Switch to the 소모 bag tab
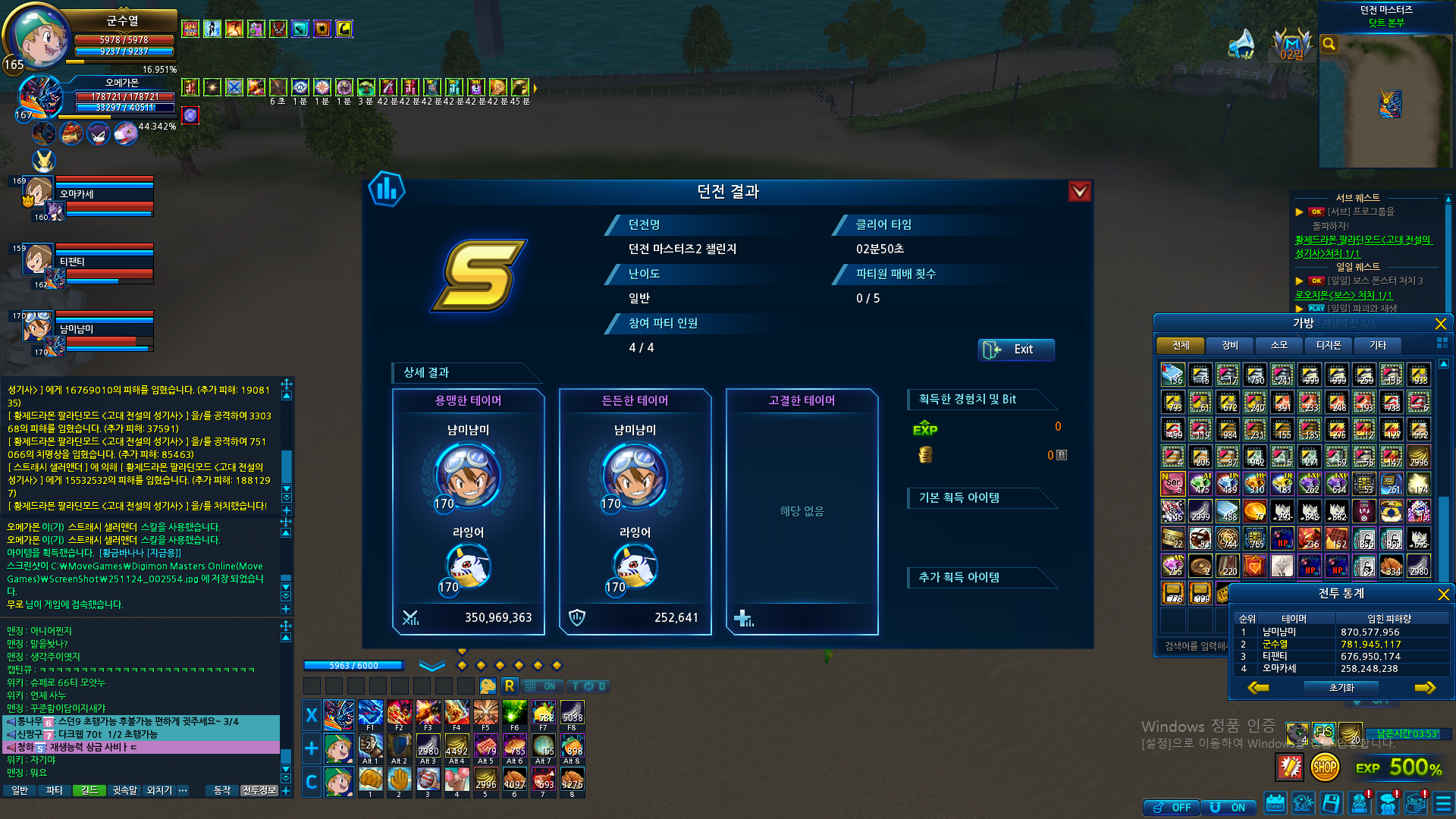Image resolution: width=1456 pixels, height=819 pixels. click(1279, 346)
